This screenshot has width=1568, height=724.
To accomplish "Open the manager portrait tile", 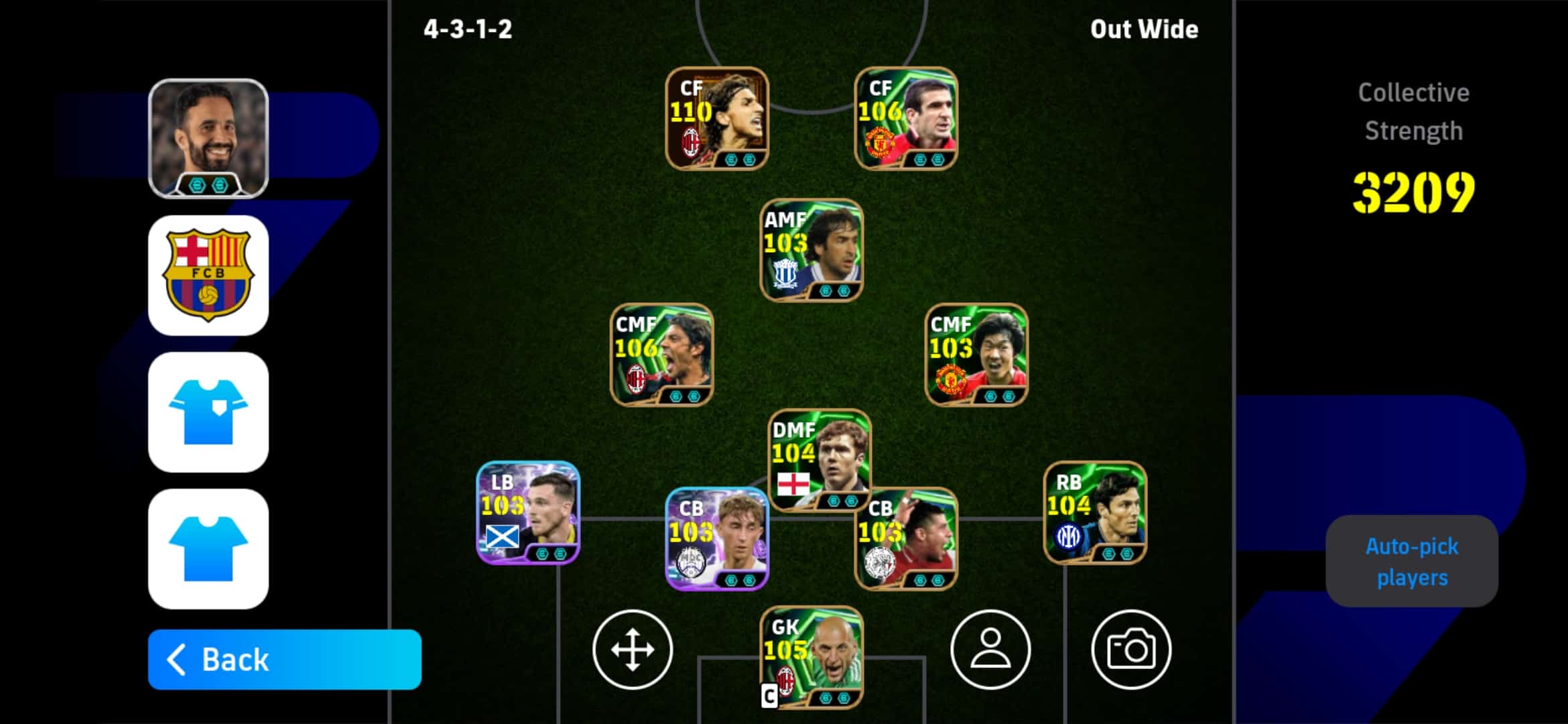I will click(x=208, y=139).
